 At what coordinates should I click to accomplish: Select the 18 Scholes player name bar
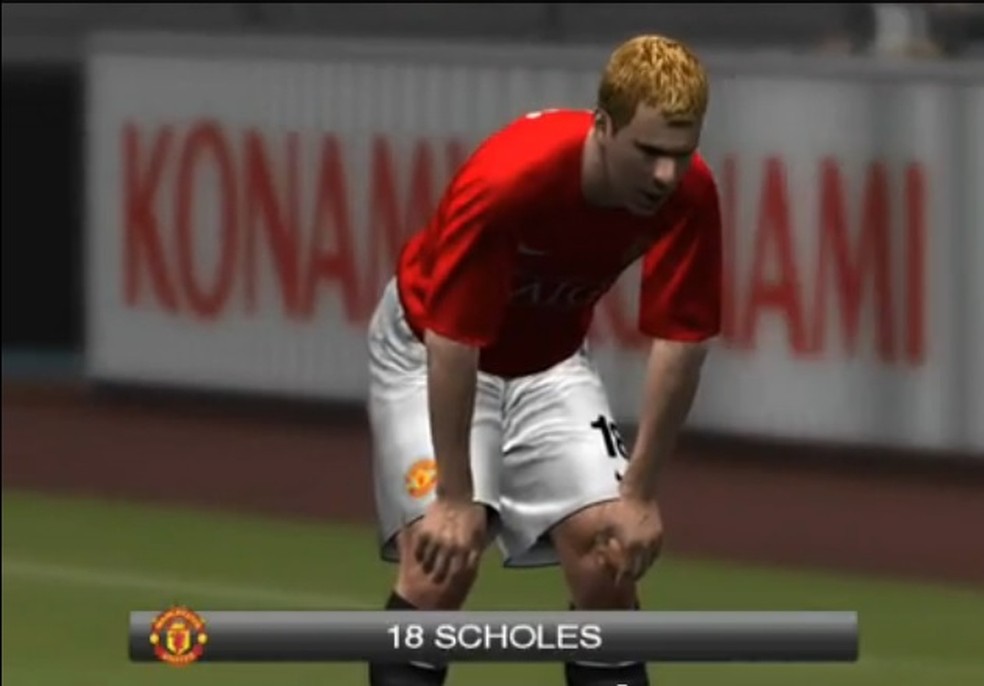click(494, 636)
